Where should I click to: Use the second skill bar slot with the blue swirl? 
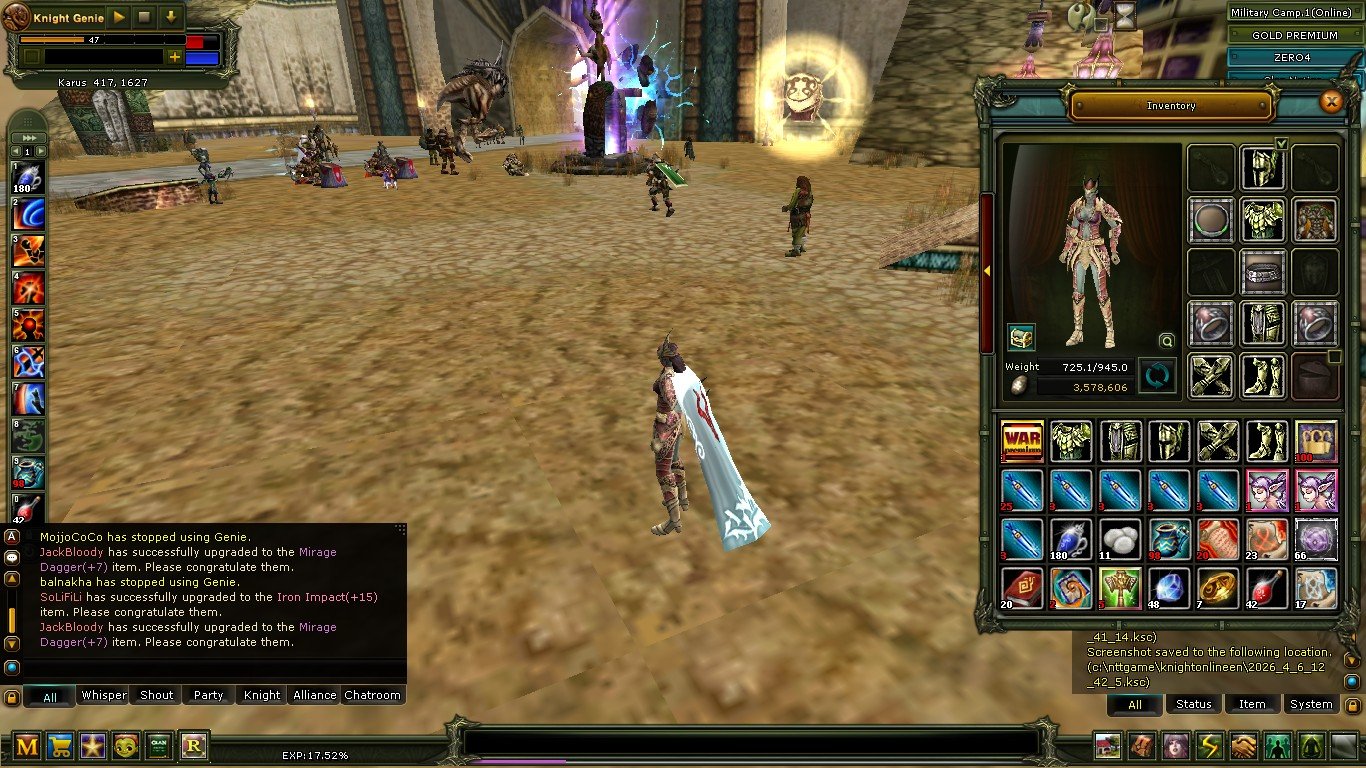28,215
